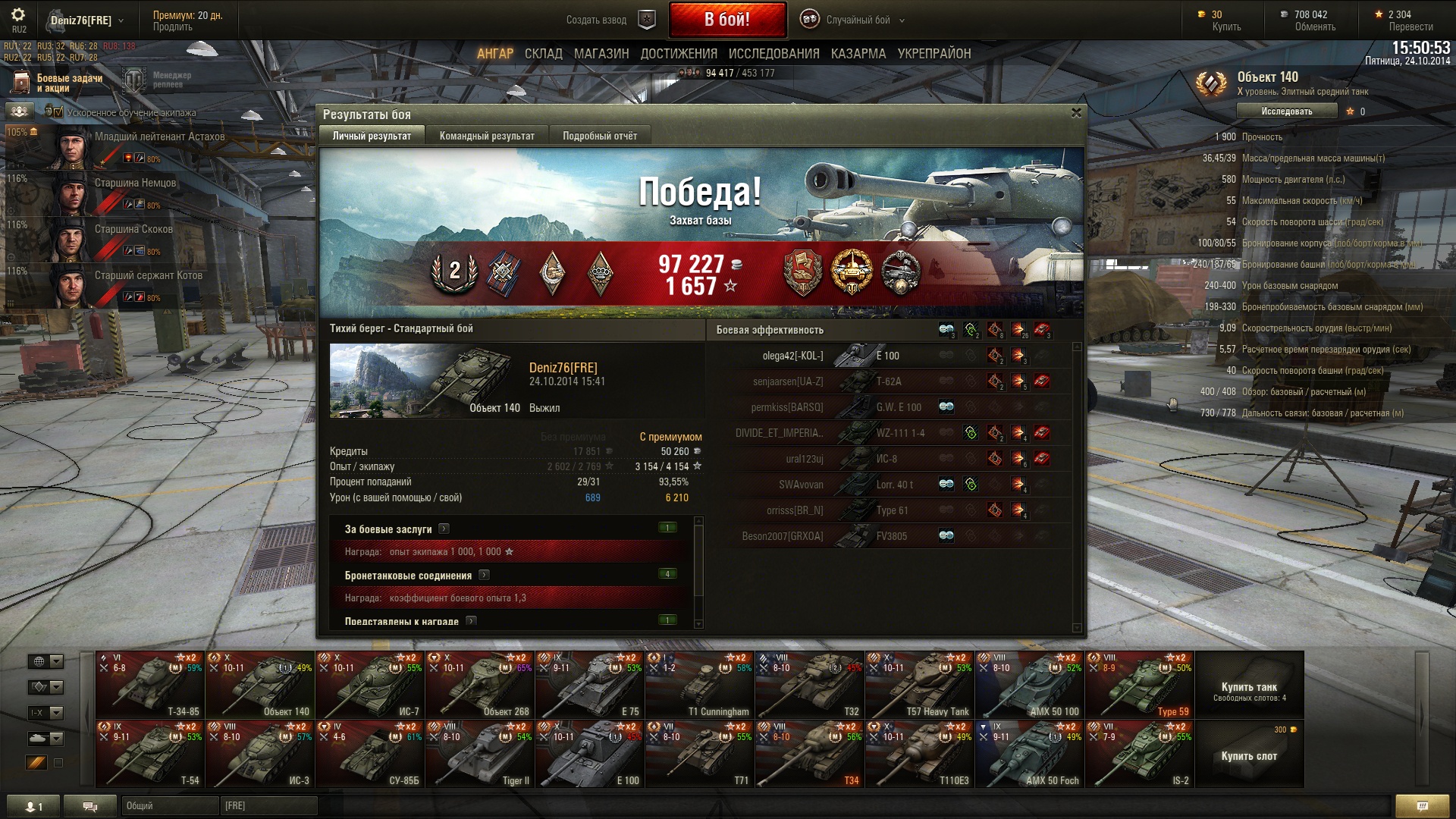The image size is (1456, 819).
Task: Open the КАЗАРМА barracks
Action: coord(858,54)
